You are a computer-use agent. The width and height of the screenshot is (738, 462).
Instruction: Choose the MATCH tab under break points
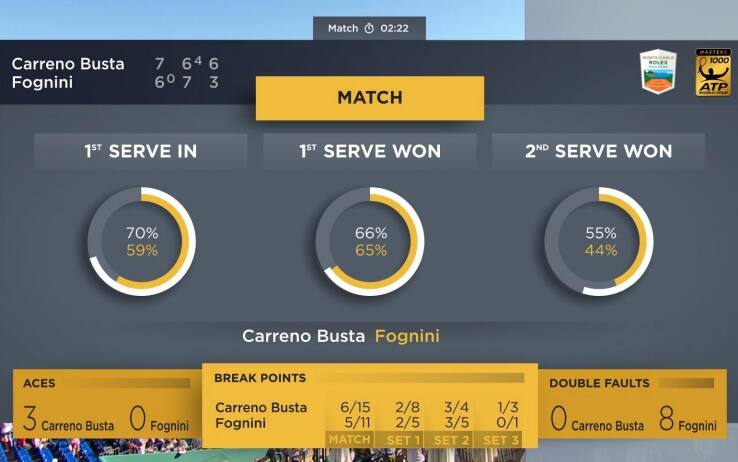click(x=349, y=439)
